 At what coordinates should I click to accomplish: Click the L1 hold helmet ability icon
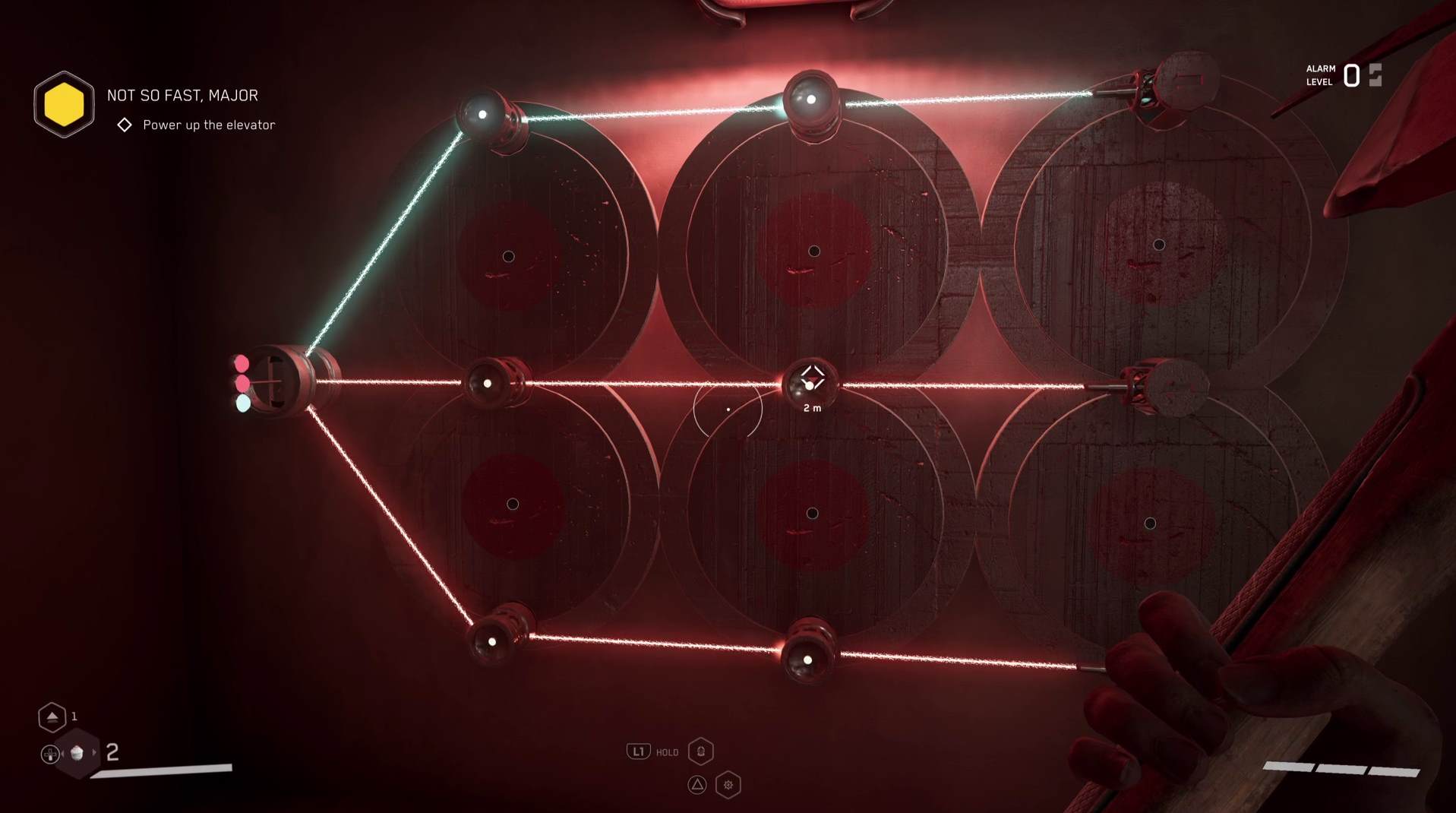(x=700, y=751)
